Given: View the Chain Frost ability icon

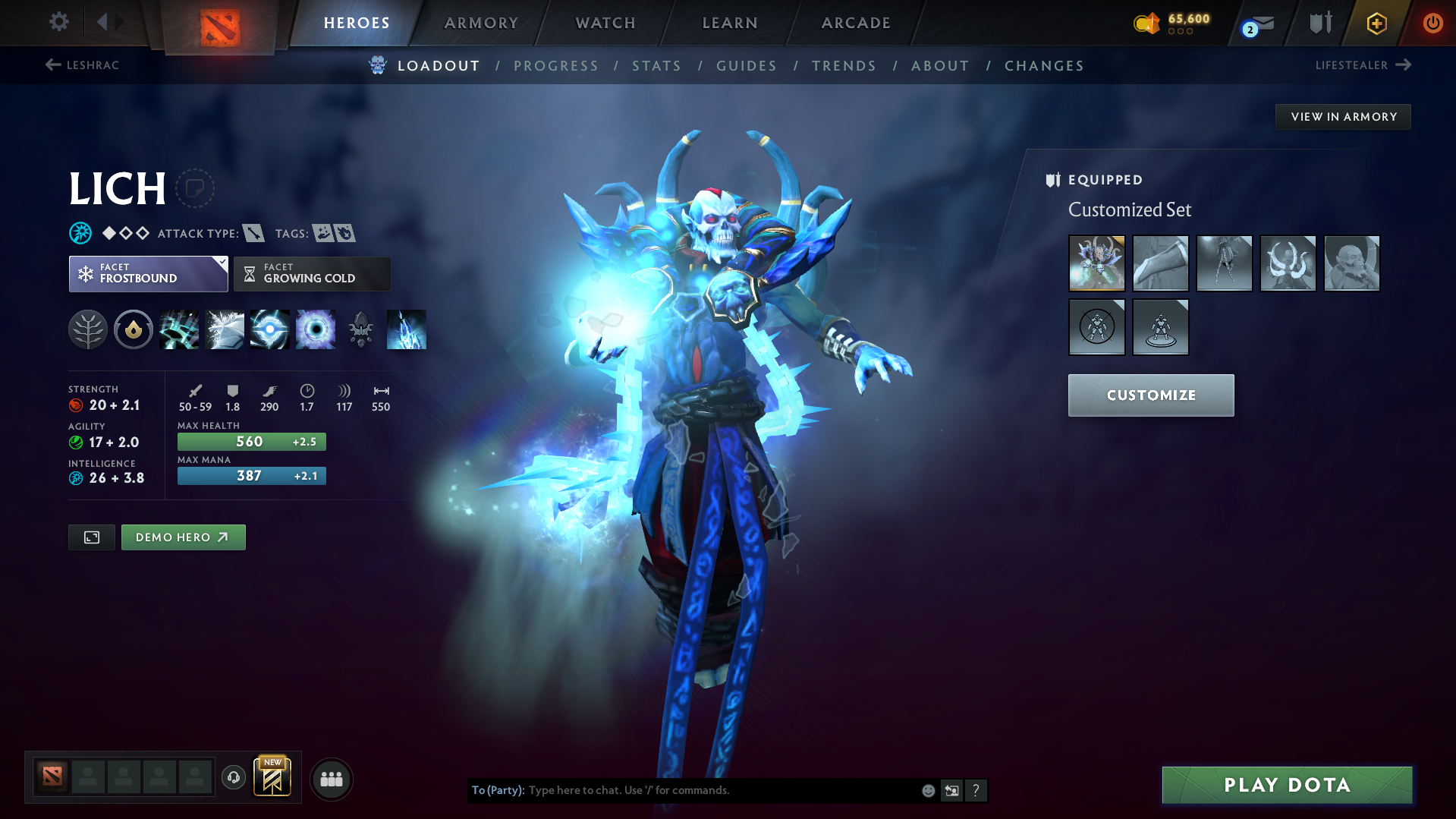Looking at the screenshot, I should pos(407,329).
